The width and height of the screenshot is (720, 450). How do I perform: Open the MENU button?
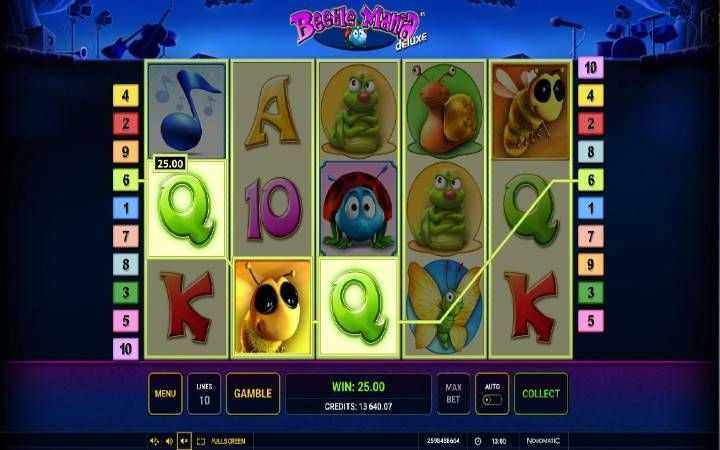(165, 394)
